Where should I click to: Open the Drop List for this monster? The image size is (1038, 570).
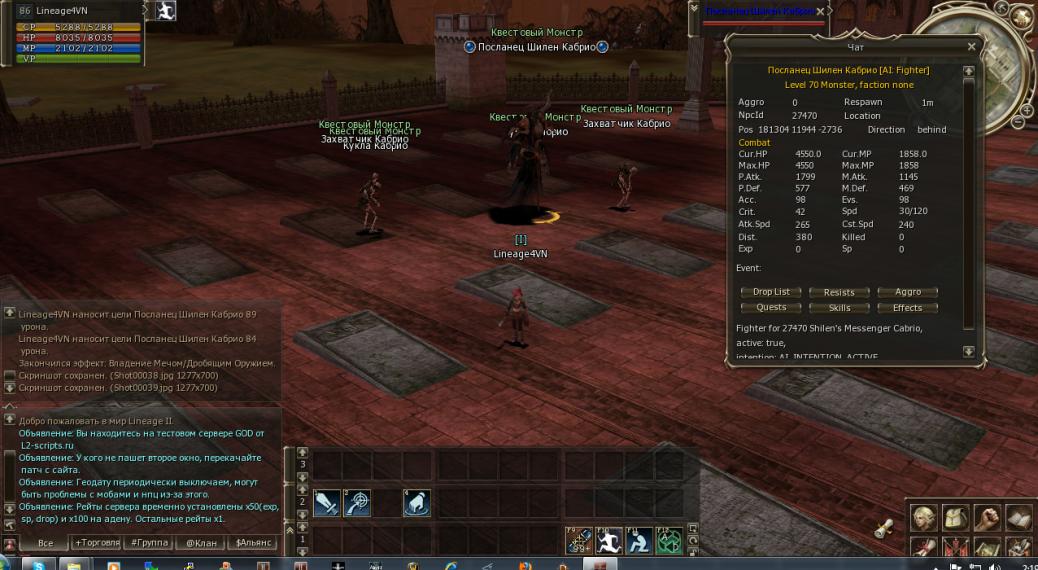coord(771,292)
